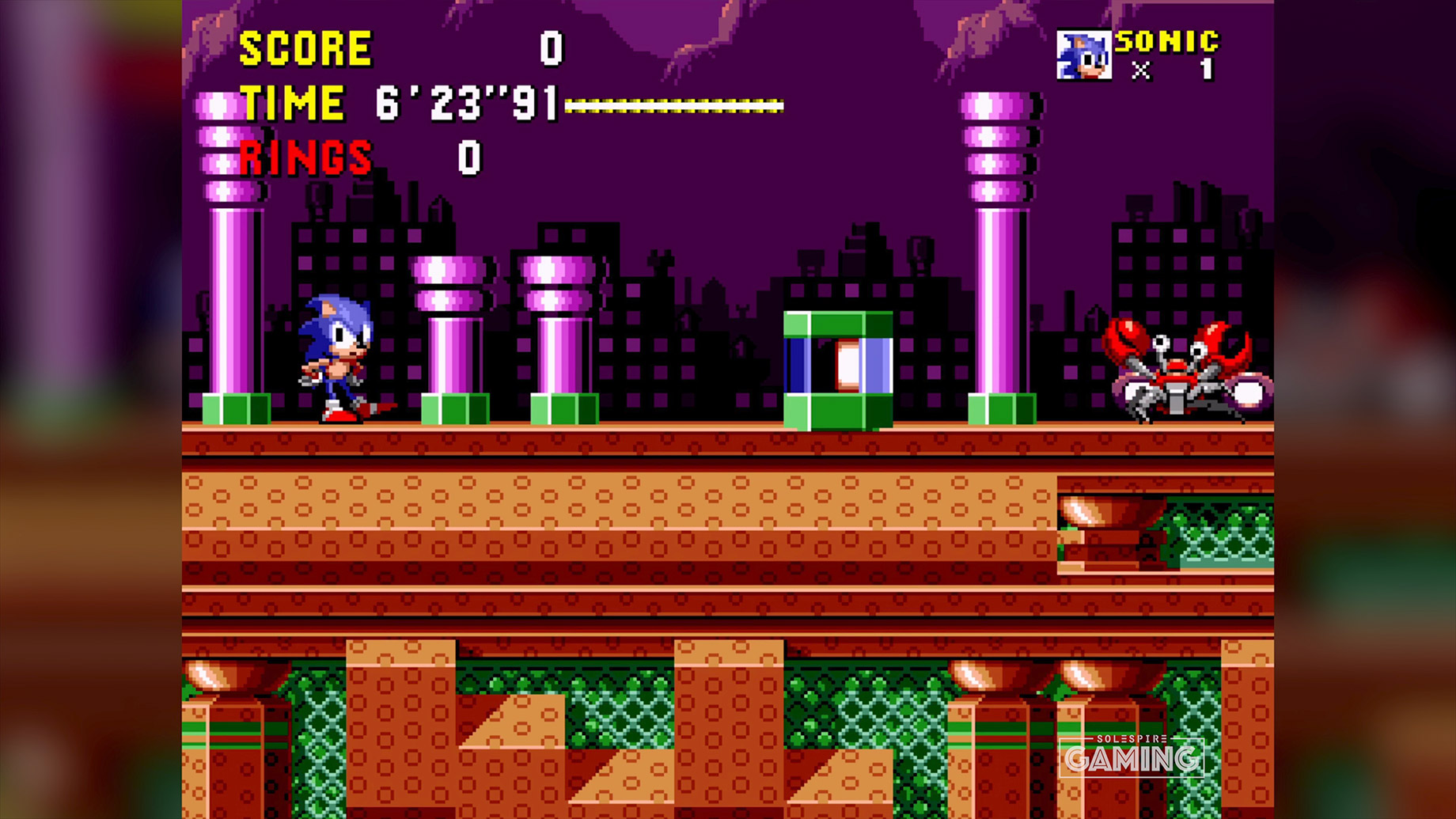Toggle the RINGS counter display
This screenshot has height=819, width=1456.
pos(305,158)
